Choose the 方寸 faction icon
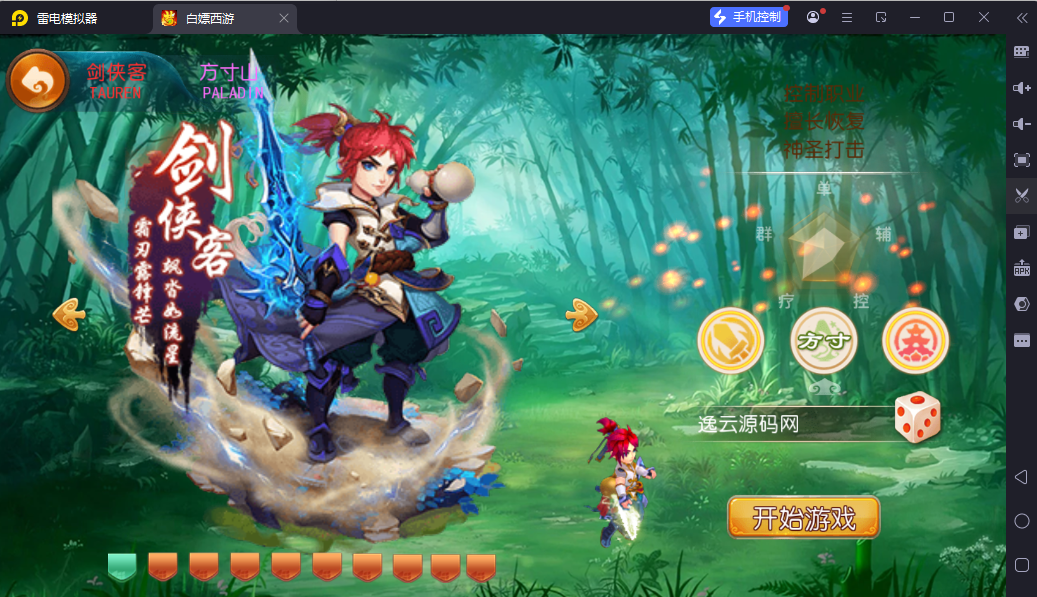1037x597 pixels. pyautogui.click(x=824, y=341)
